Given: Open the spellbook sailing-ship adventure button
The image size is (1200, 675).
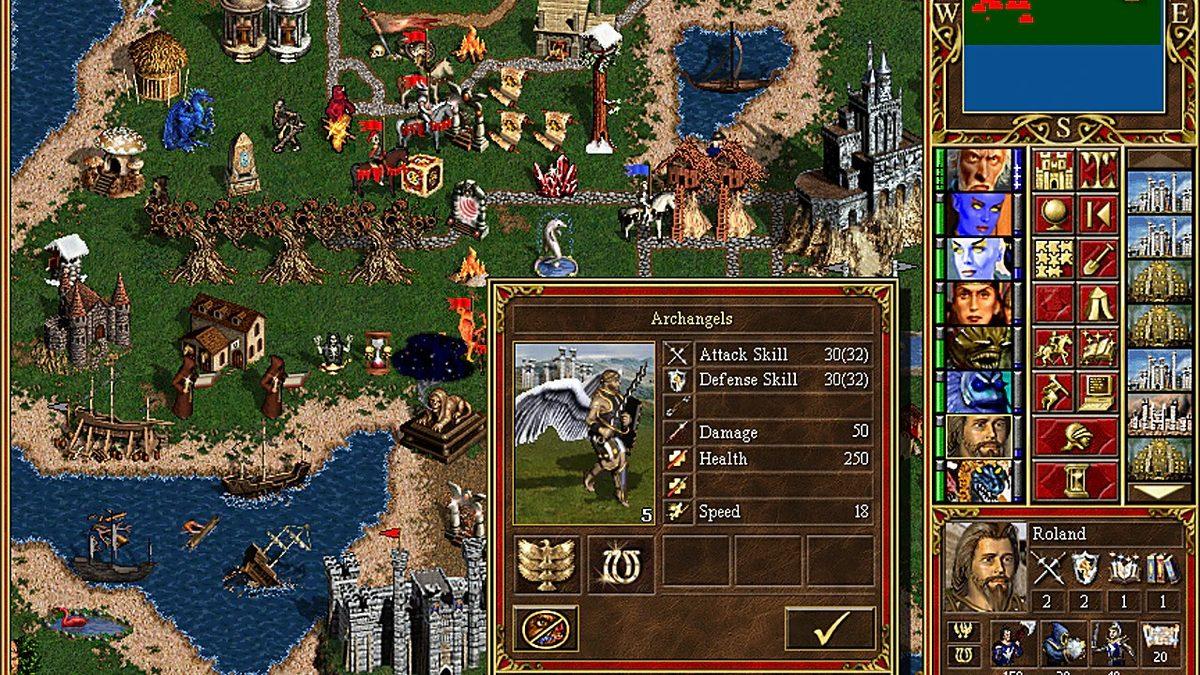Looking at the screenshot, I should coord(1097,347).
